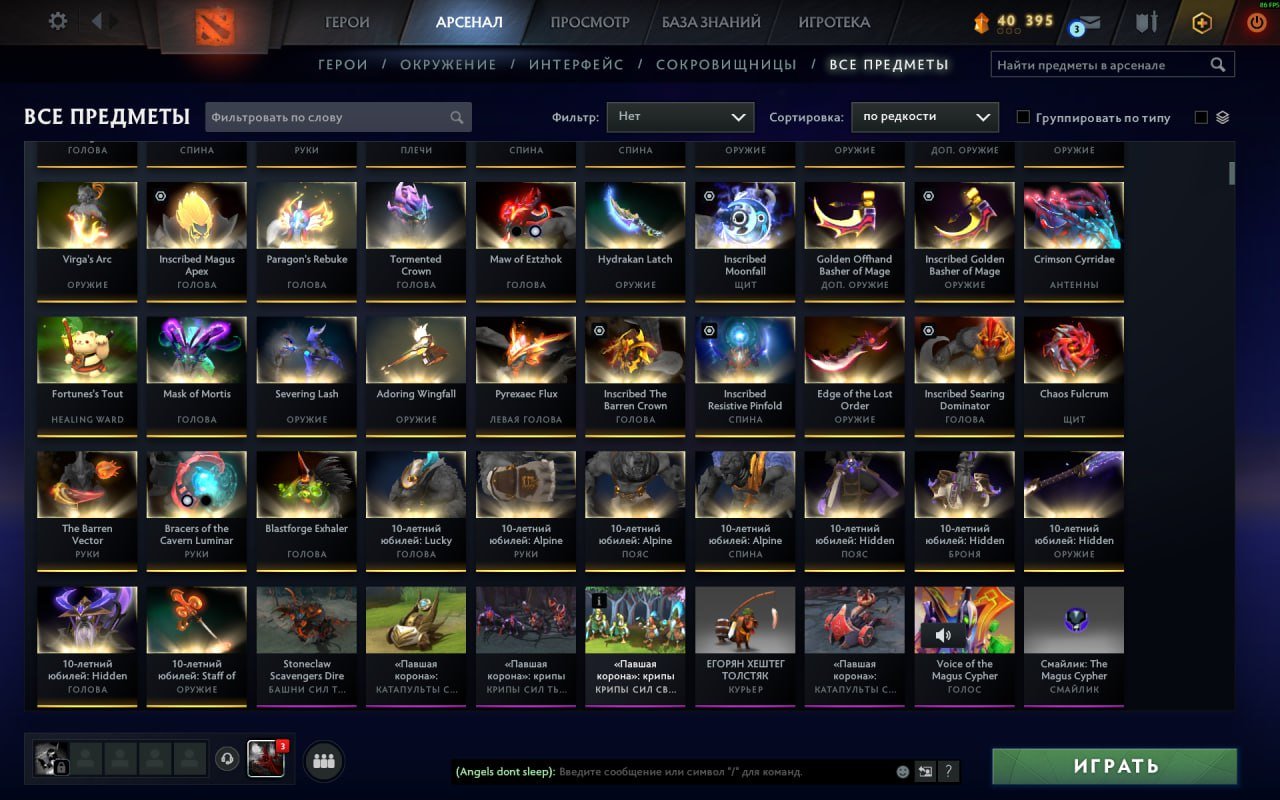Select the Crimson Cyrridae item thumbnail
This screenshot has height=800, width=1280.
tap(1073, 214)
